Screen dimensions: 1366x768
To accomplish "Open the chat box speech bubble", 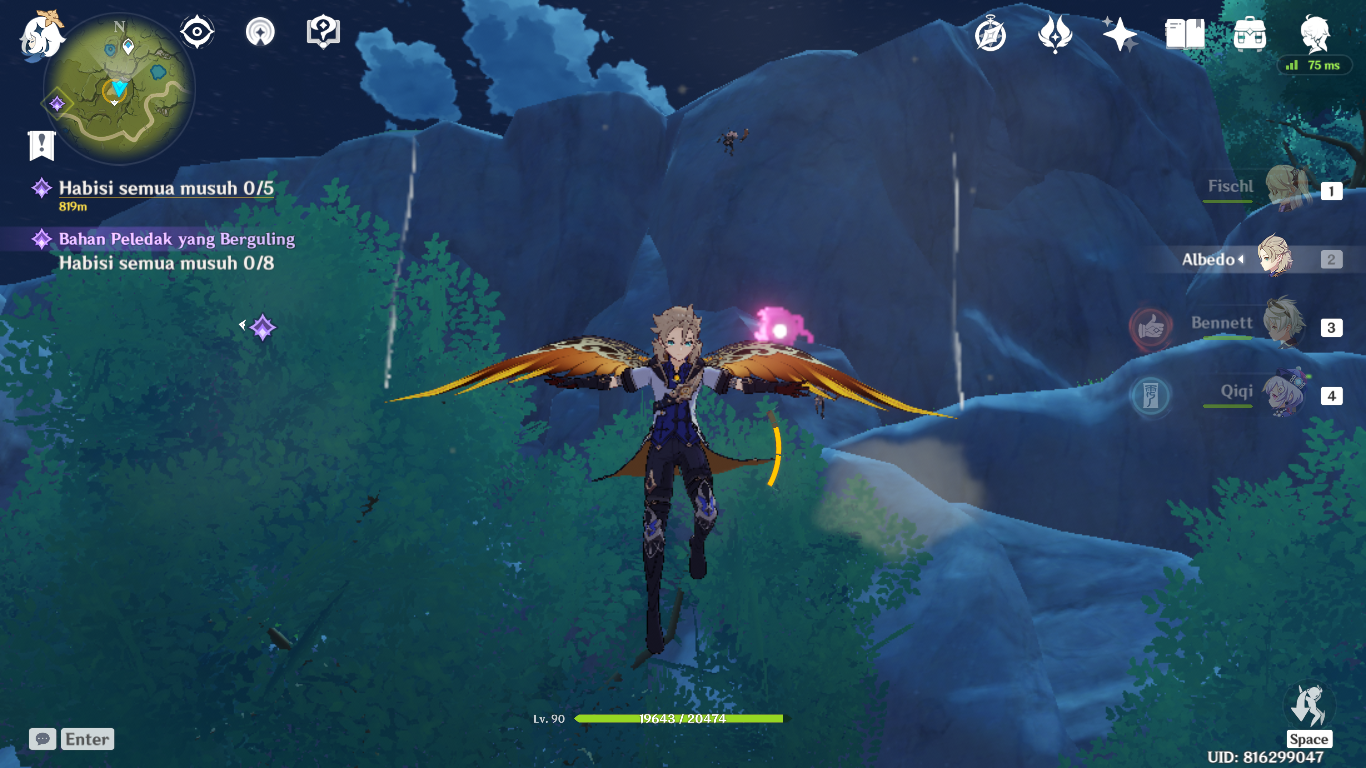I will (42, 739).
